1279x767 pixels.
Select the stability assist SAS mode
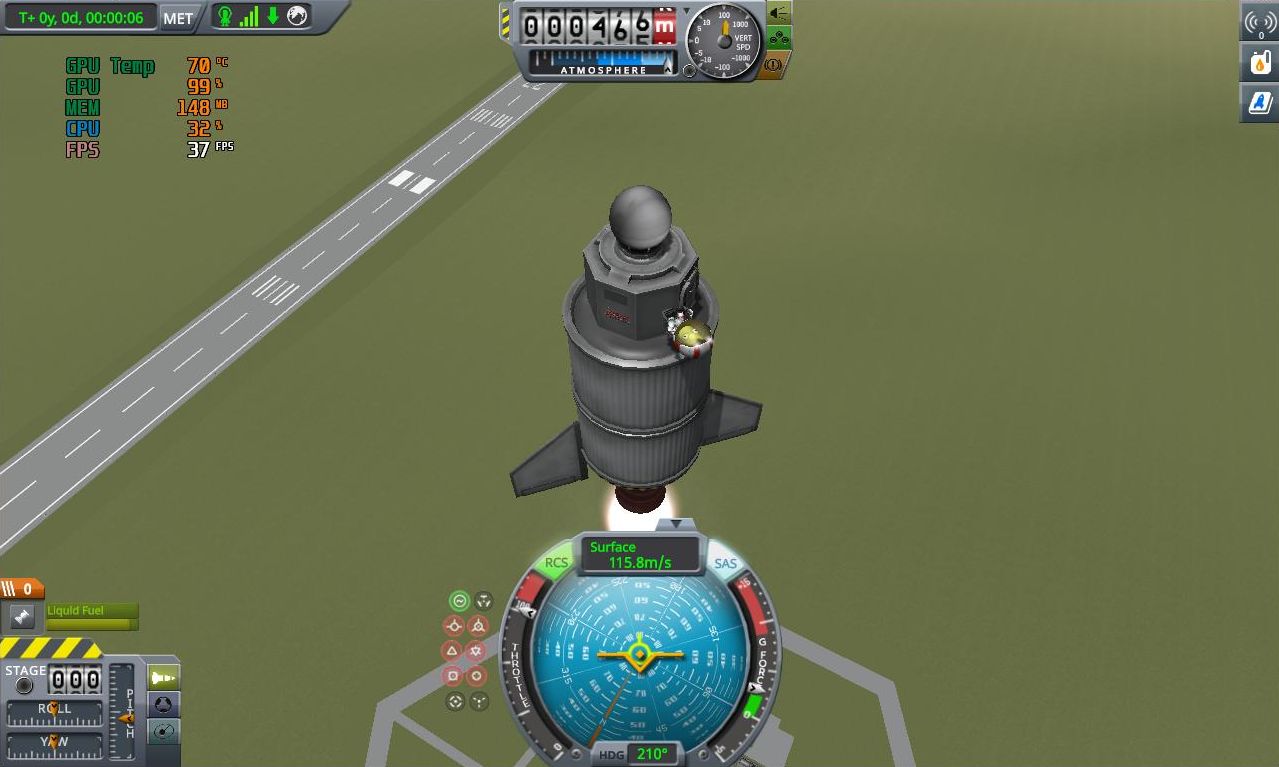(x=460, y=601)
